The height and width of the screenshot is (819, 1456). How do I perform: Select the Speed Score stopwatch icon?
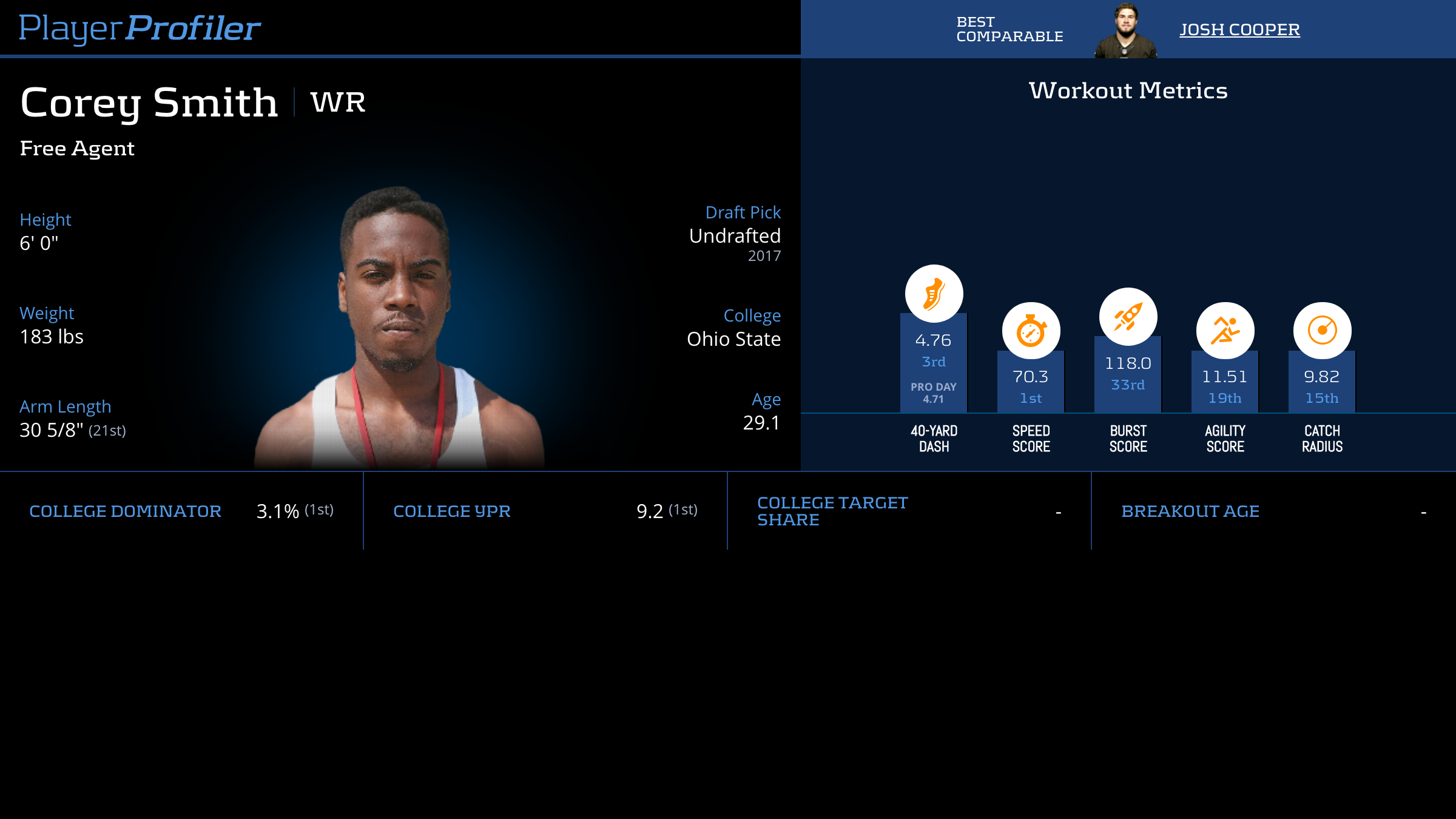point(1031,331)
